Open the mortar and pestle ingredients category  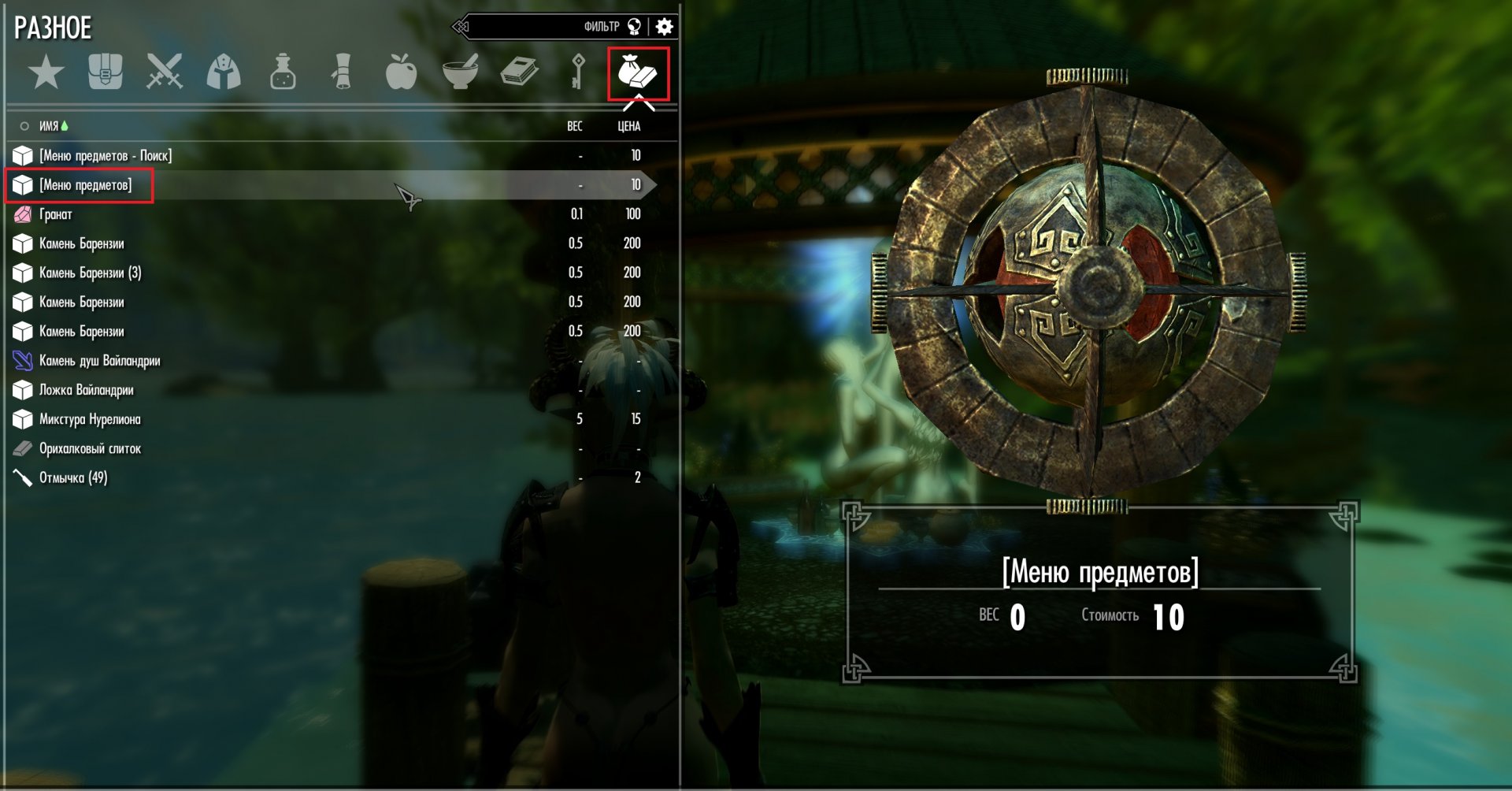click(461, 72)
